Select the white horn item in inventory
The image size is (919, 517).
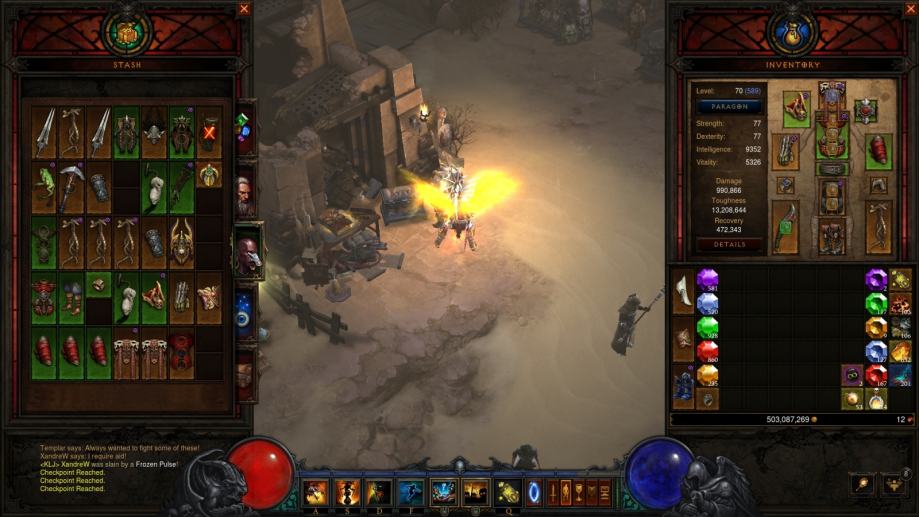[683, 290]
